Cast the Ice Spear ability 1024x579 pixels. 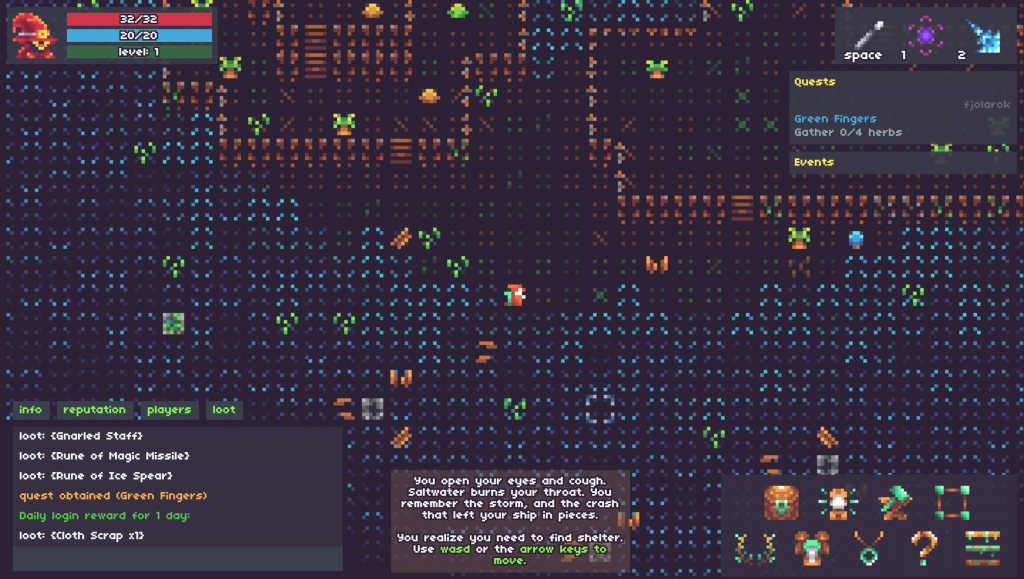click(x=984, y=37)
